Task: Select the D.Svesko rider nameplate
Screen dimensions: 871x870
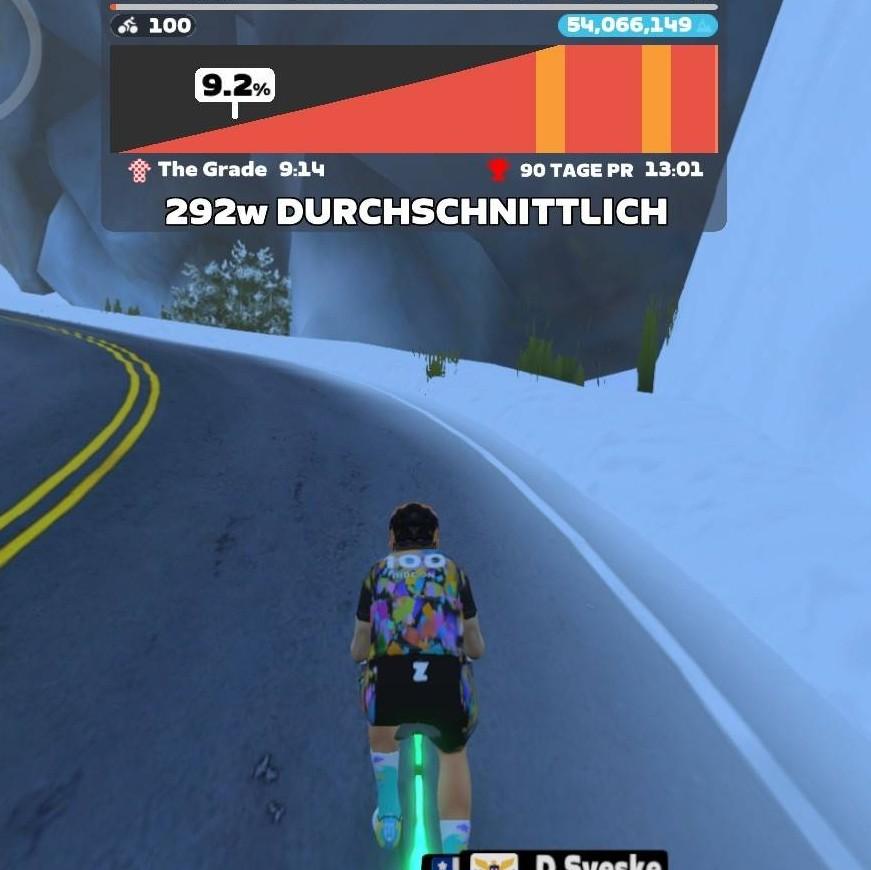Action: point(546,860)
